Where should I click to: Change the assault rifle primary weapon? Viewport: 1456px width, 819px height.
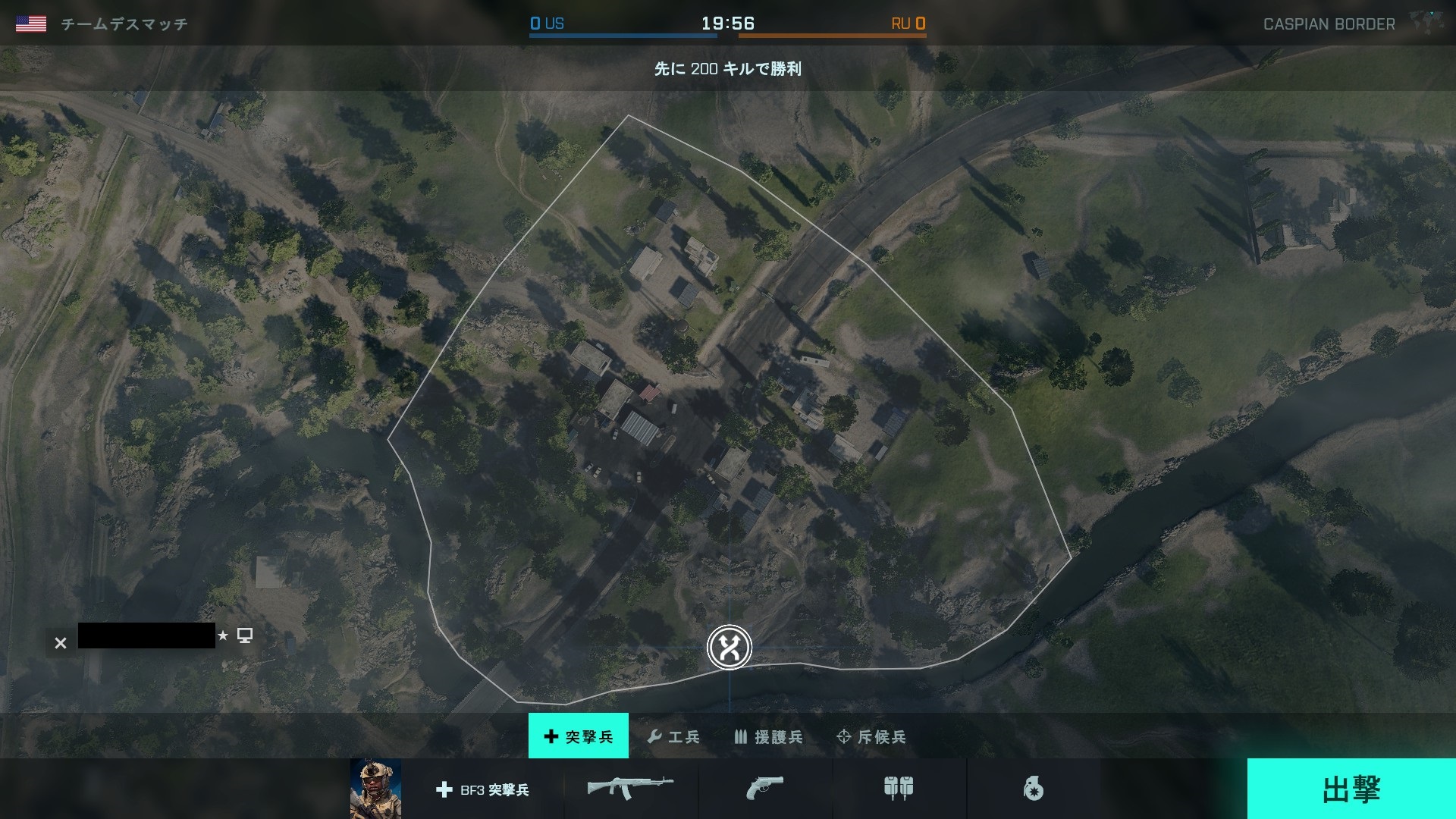[630, 789]
